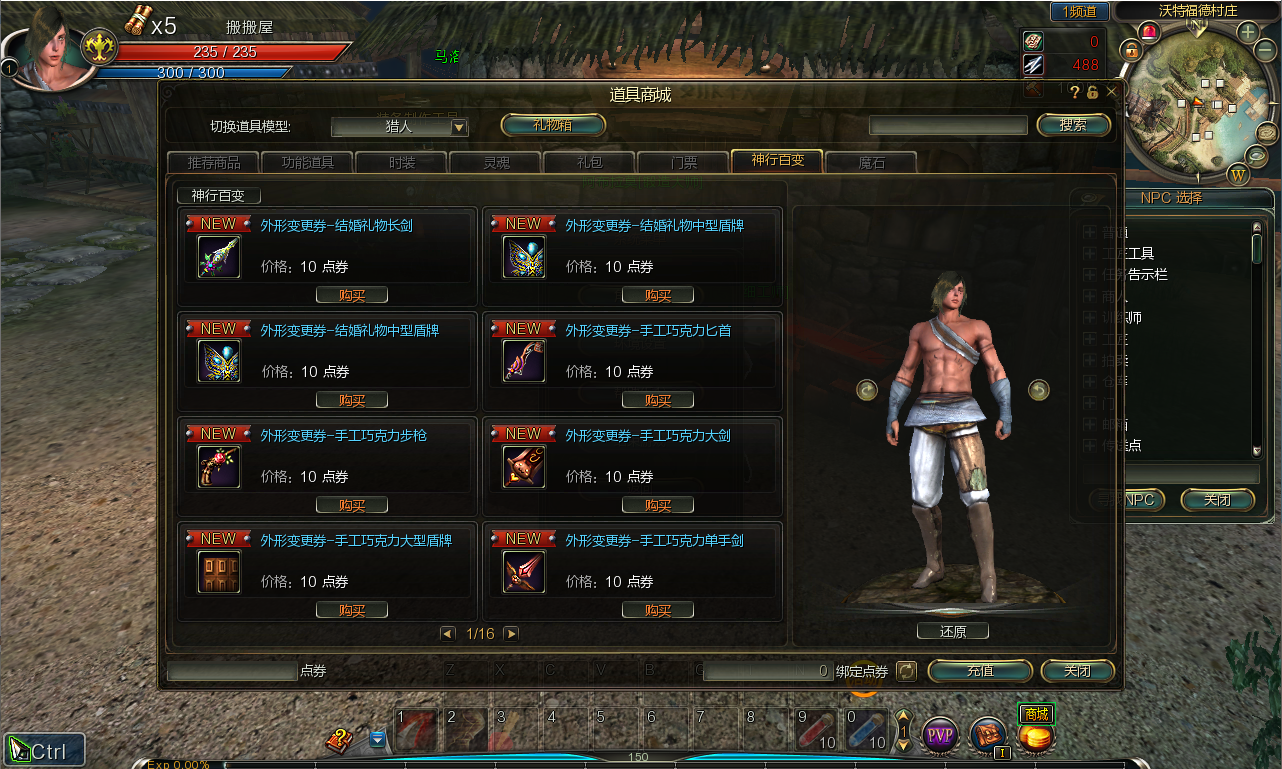Buy the 手工巧克力单手剑 voucher
1282x769 pixels.
coord(657,610)
